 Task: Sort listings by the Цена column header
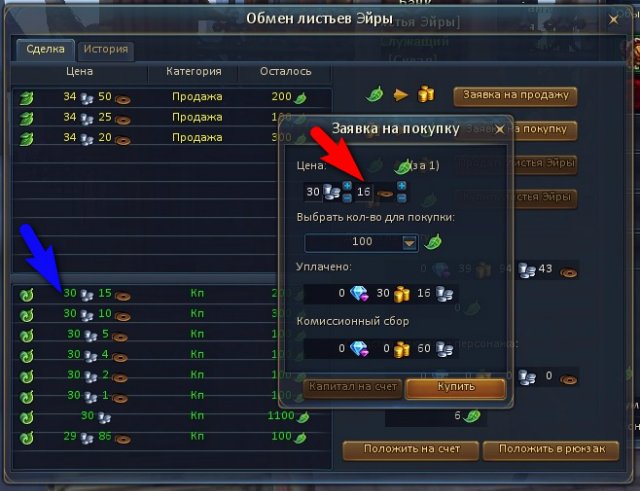(x=79, y=72)
